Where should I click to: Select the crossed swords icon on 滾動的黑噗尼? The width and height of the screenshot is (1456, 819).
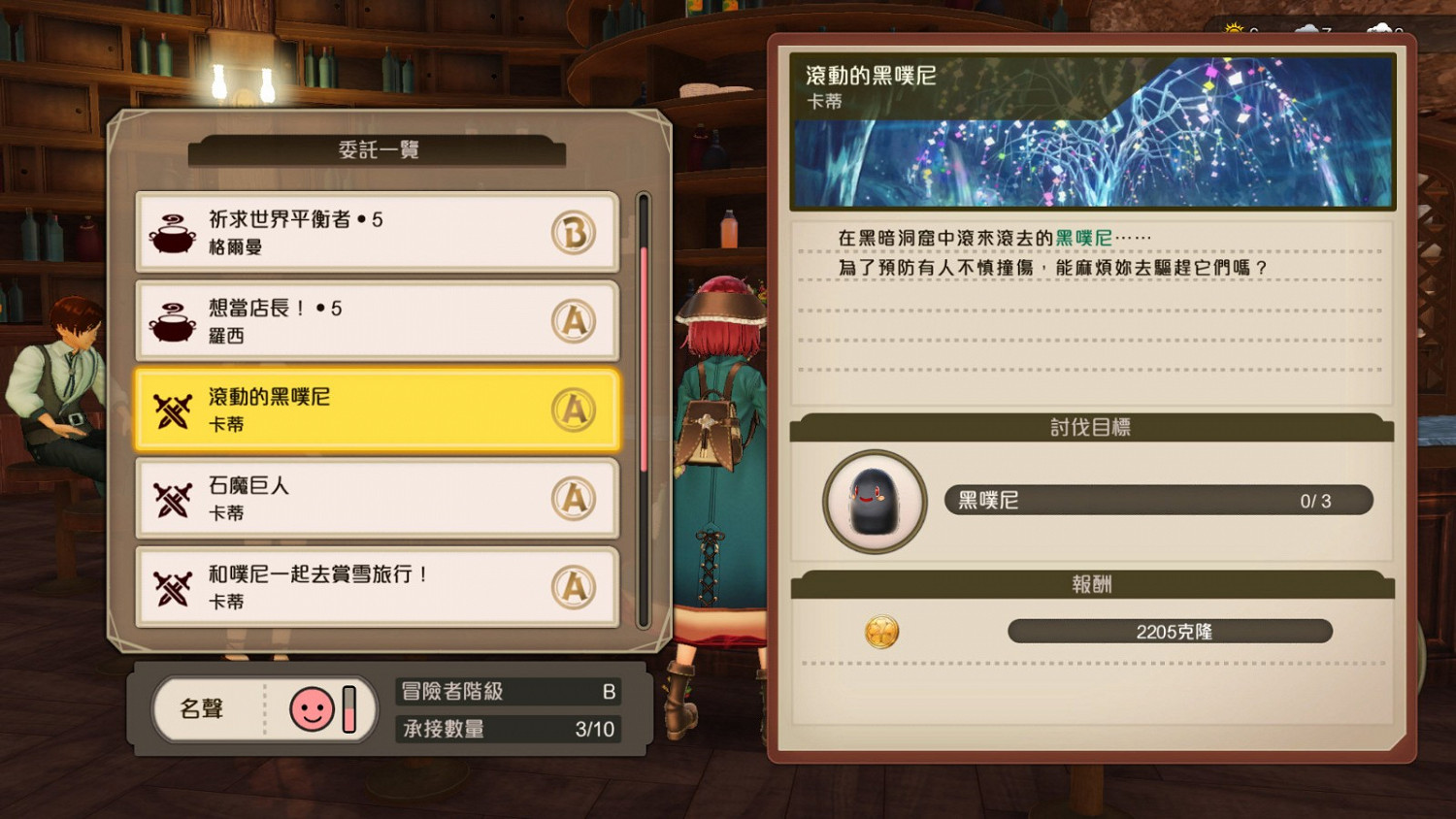(173, 409)
